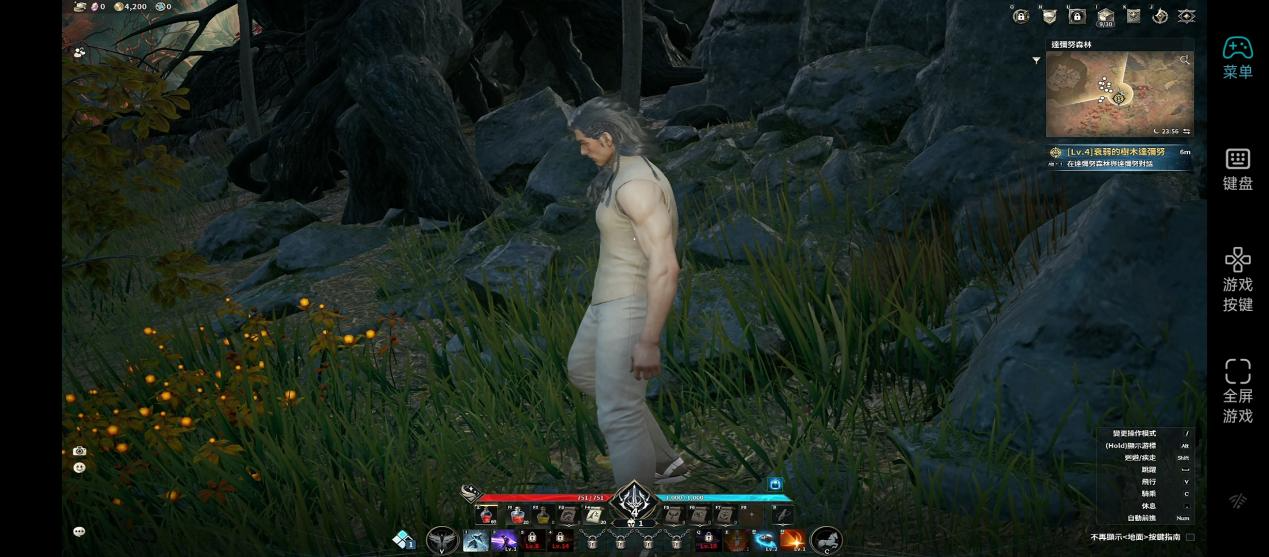Activate the winged flight ability icon
This screenshot has width=1269, height=557.
coord(442,541)
